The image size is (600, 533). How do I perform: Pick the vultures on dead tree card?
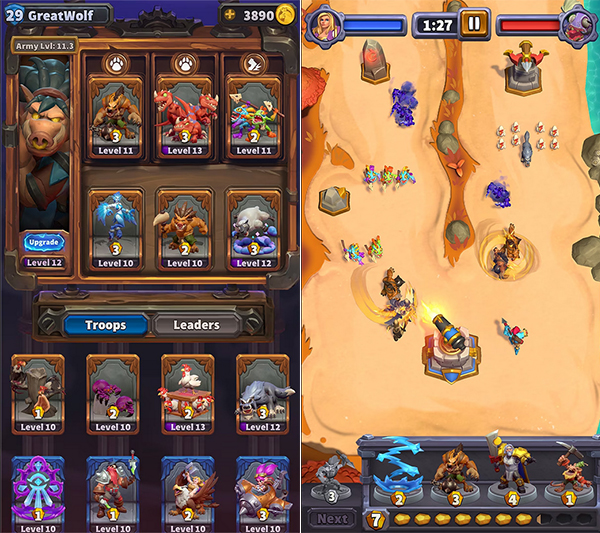point(39,390)
